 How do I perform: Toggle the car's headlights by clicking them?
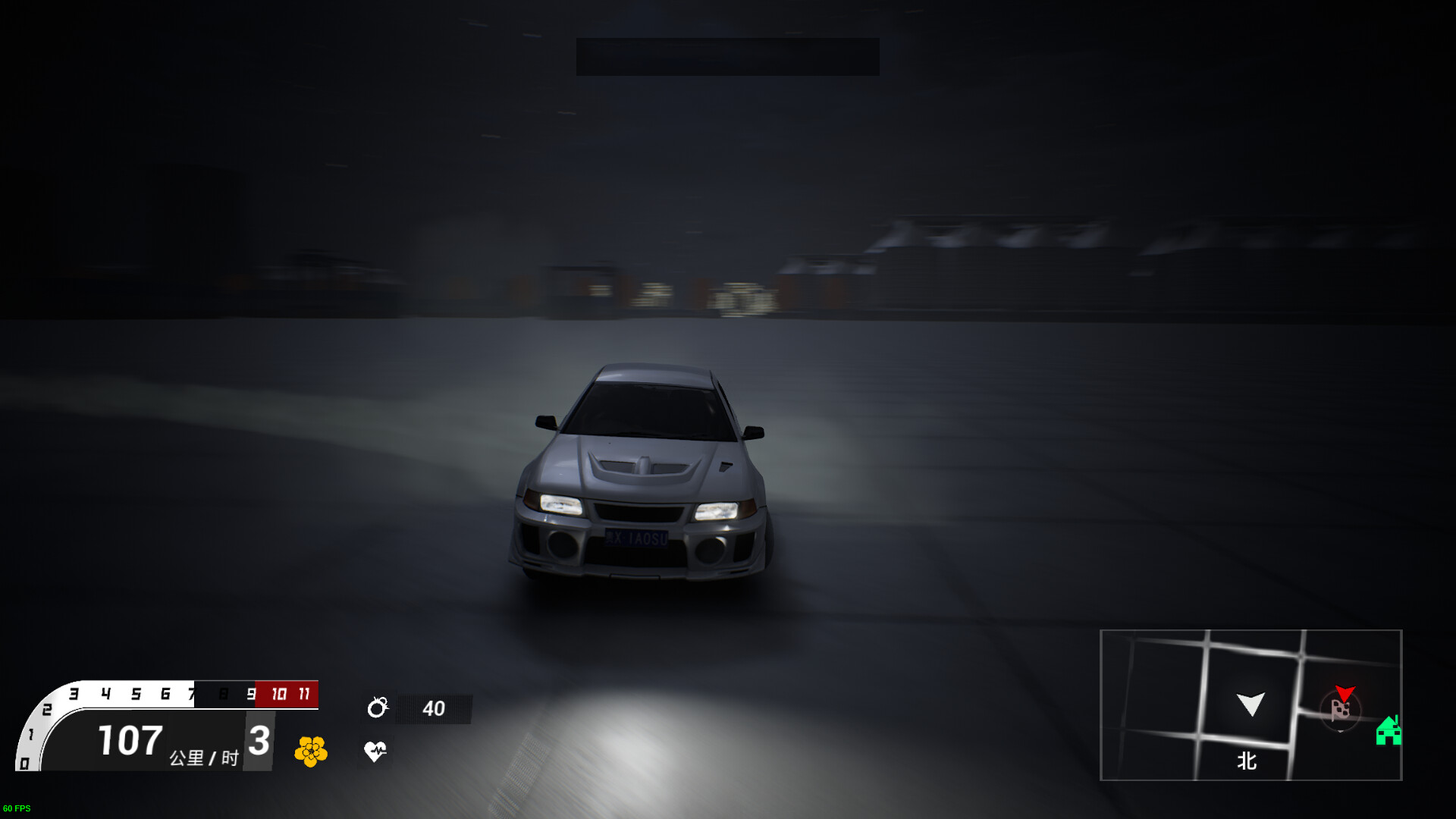[561, 505]
